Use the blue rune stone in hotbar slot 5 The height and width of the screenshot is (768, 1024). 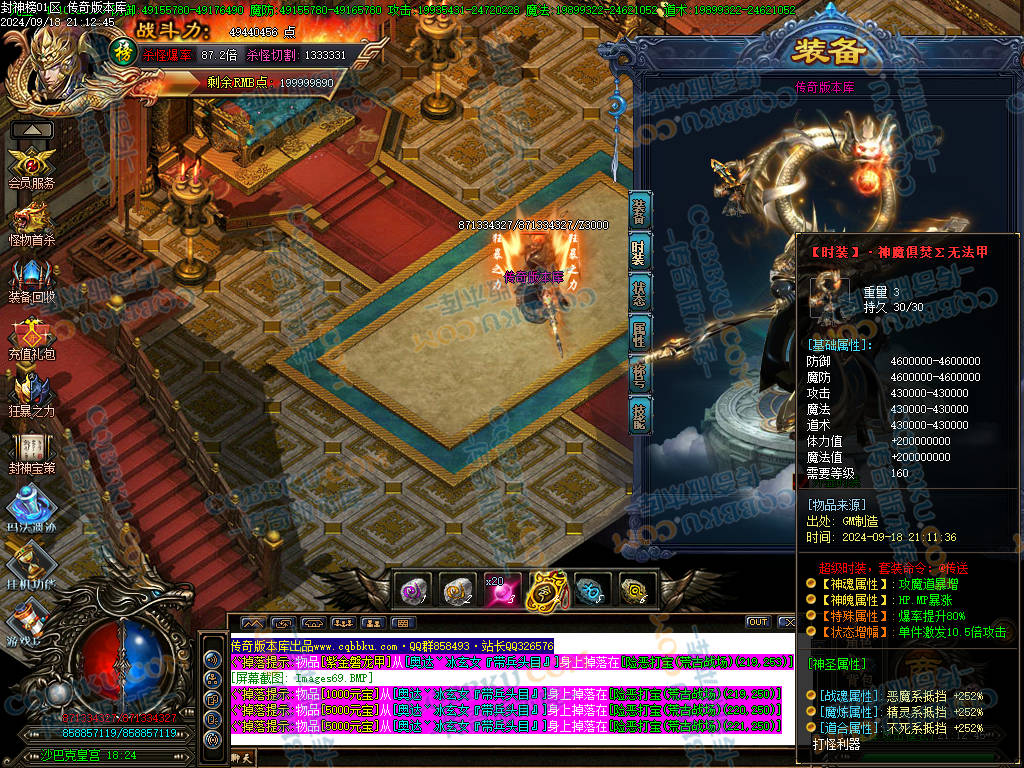(x=591, y=590)
